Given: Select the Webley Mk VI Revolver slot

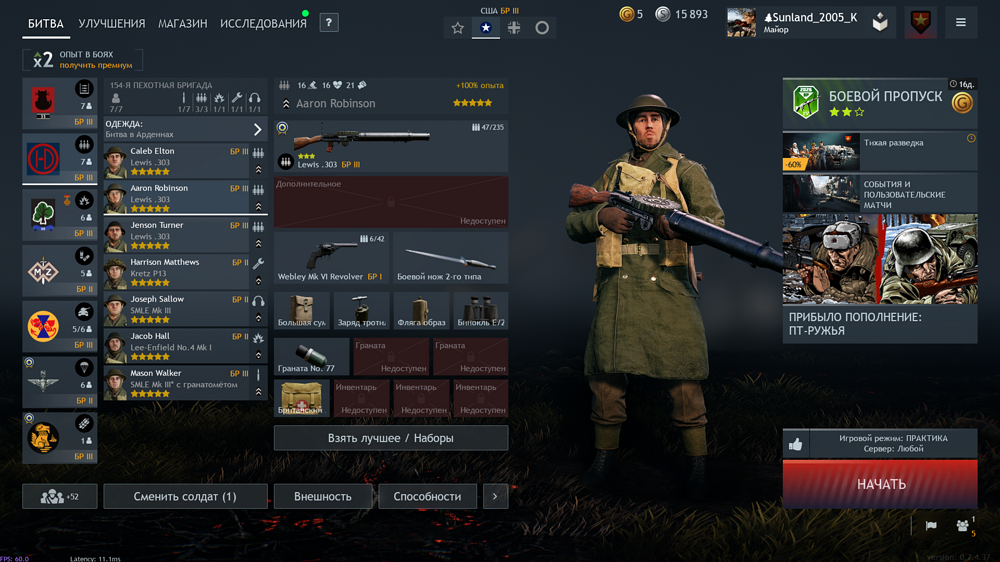Looking at the screenshot, I should (x=331, y=258).
